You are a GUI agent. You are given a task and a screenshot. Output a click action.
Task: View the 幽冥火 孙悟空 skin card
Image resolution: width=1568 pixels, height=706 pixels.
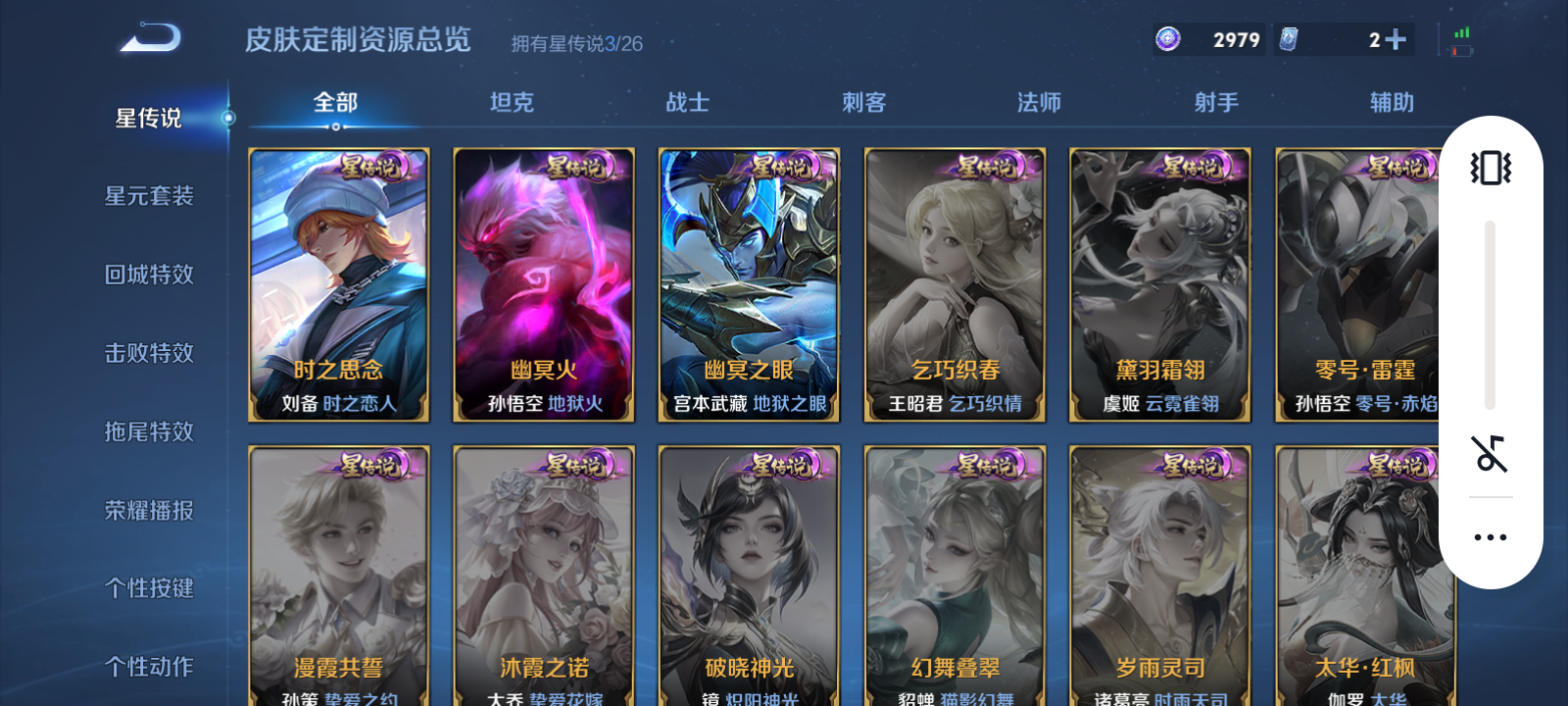[543, 284]
